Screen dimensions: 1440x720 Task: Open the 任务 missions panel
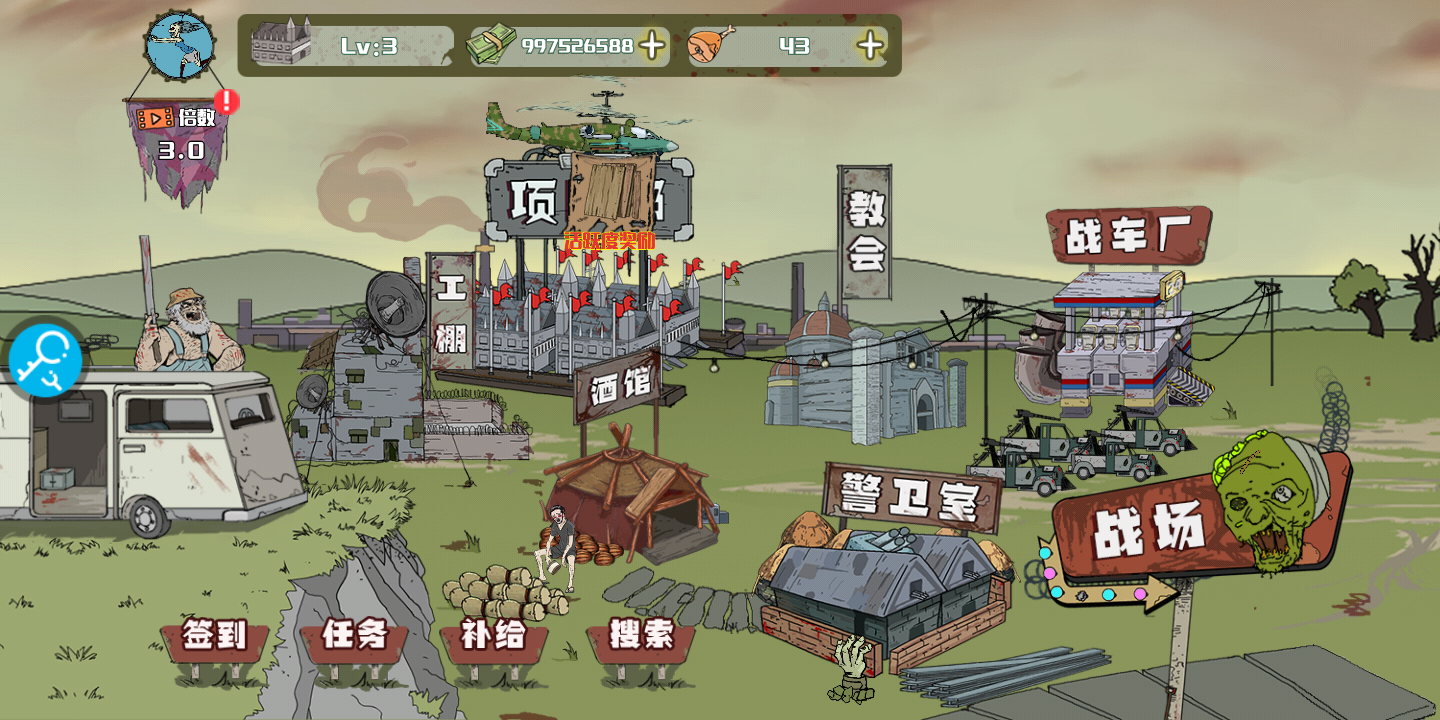[354, 637]
